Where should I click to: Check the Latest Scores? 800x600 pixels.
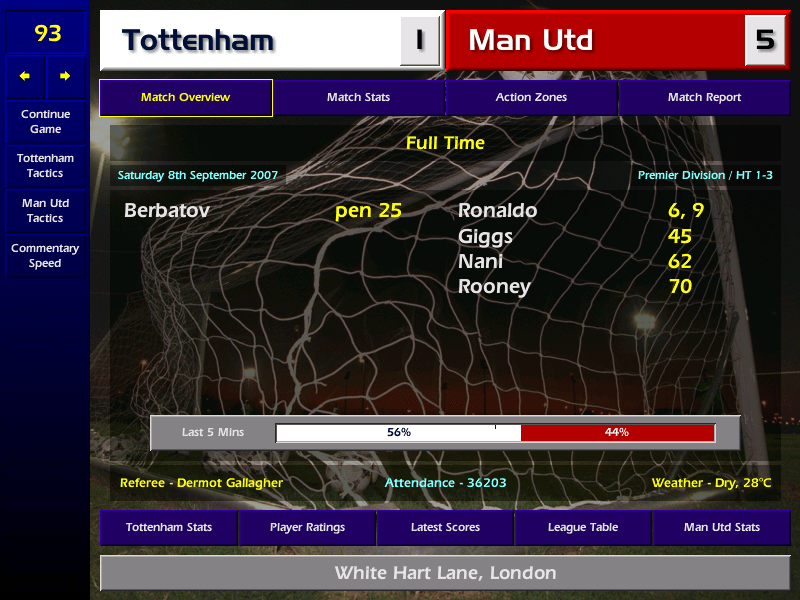[x=445, y=527]
